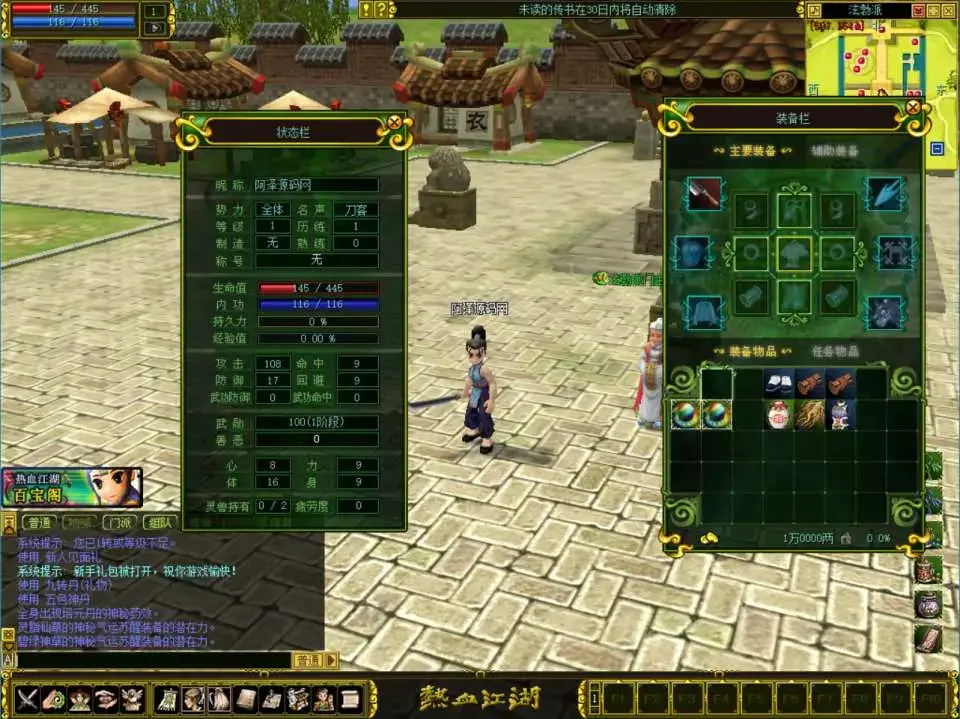Switch chat to the 门派 channel
The image size is (960, 719).
(x=119, y=522)
